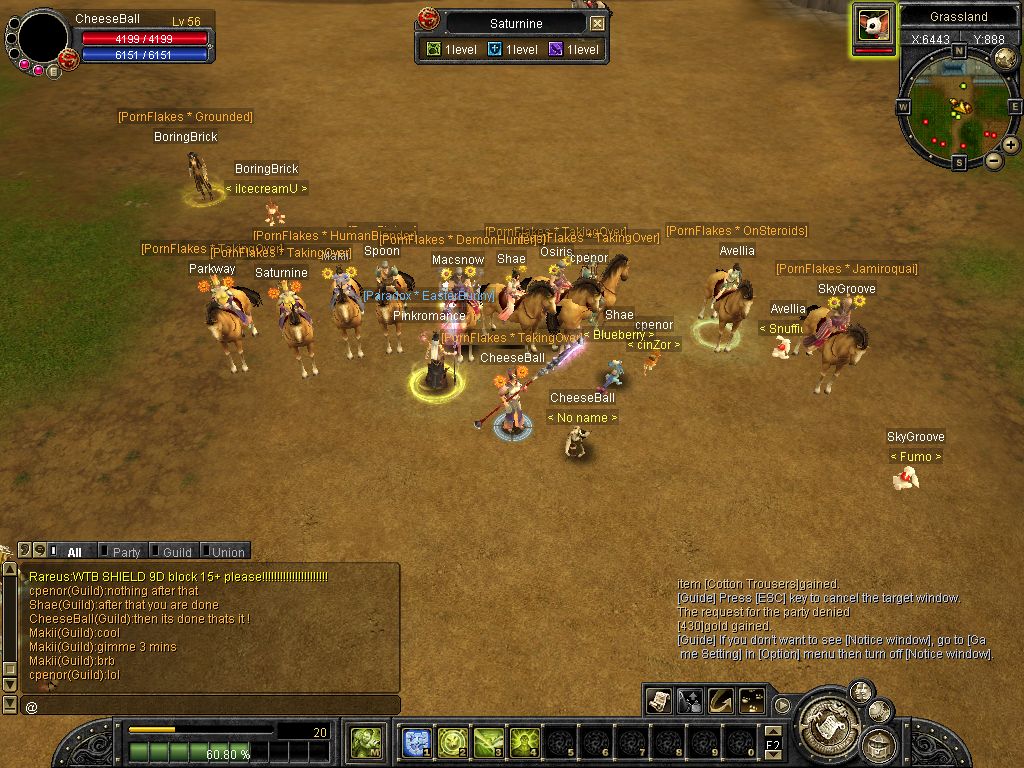Click the green M-slot skill icon

[366, 742]
